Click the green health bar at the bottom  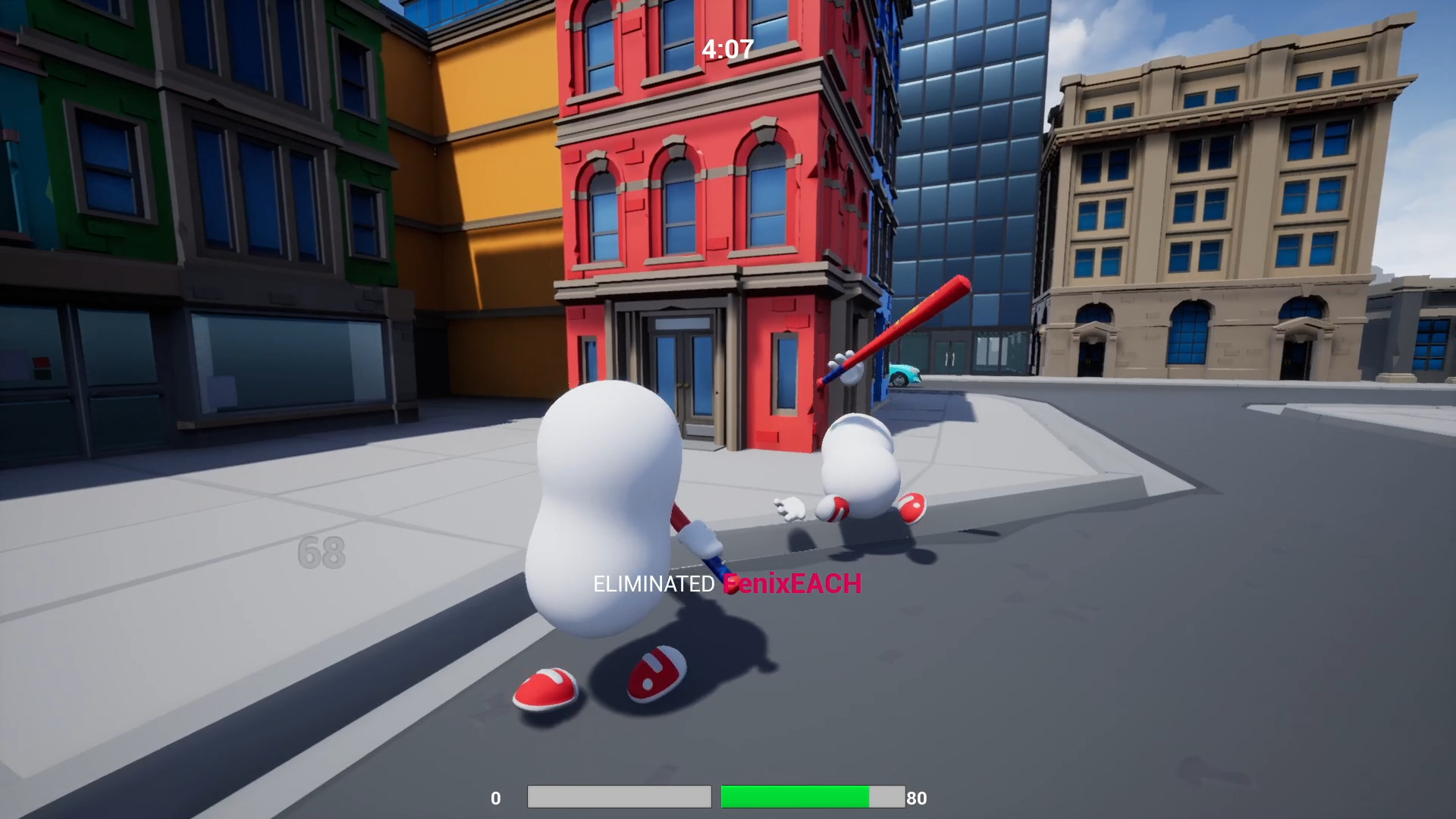(795, 797)
